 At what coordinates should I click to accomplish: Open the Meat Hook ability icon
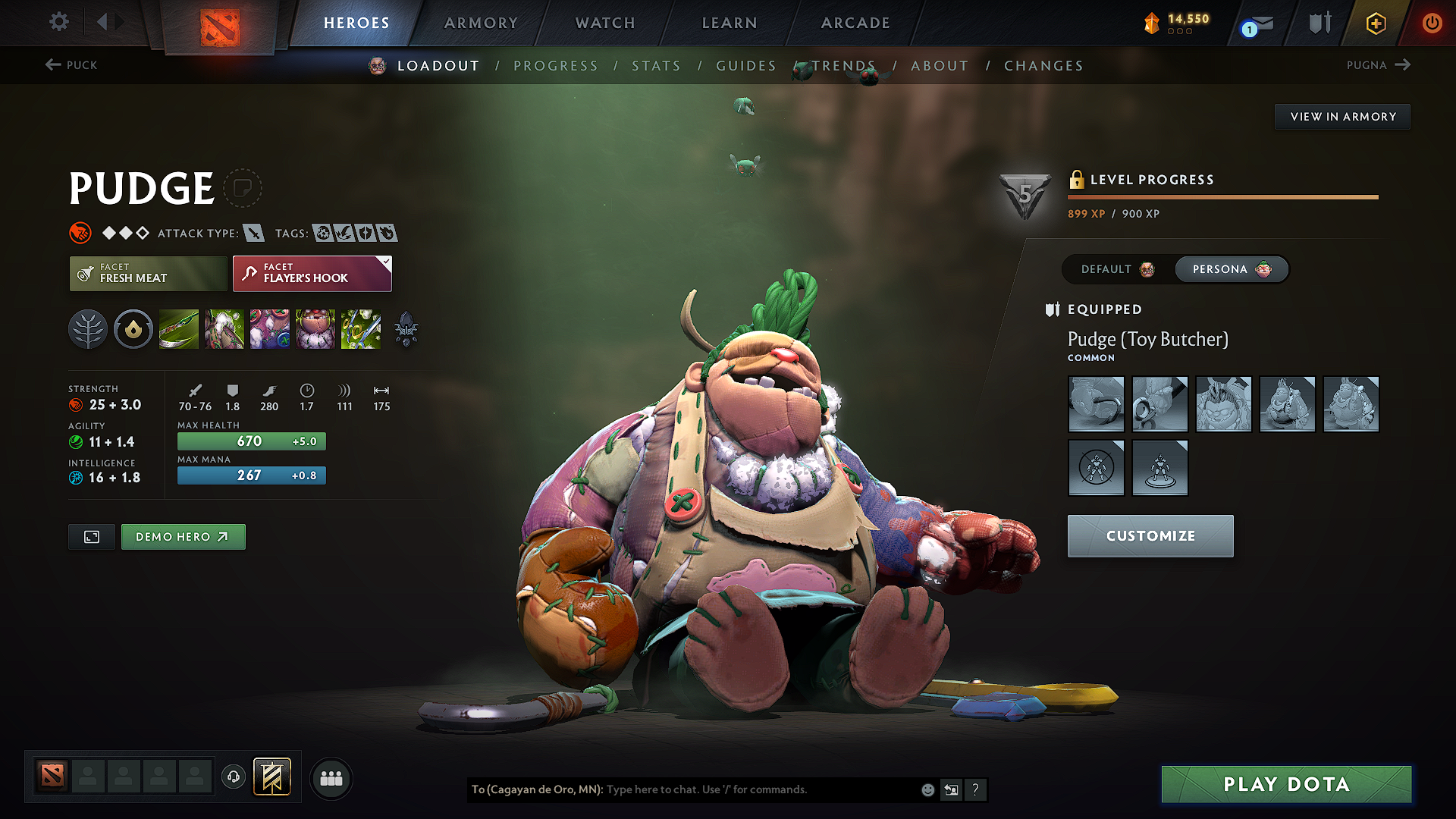coord(179,329)
